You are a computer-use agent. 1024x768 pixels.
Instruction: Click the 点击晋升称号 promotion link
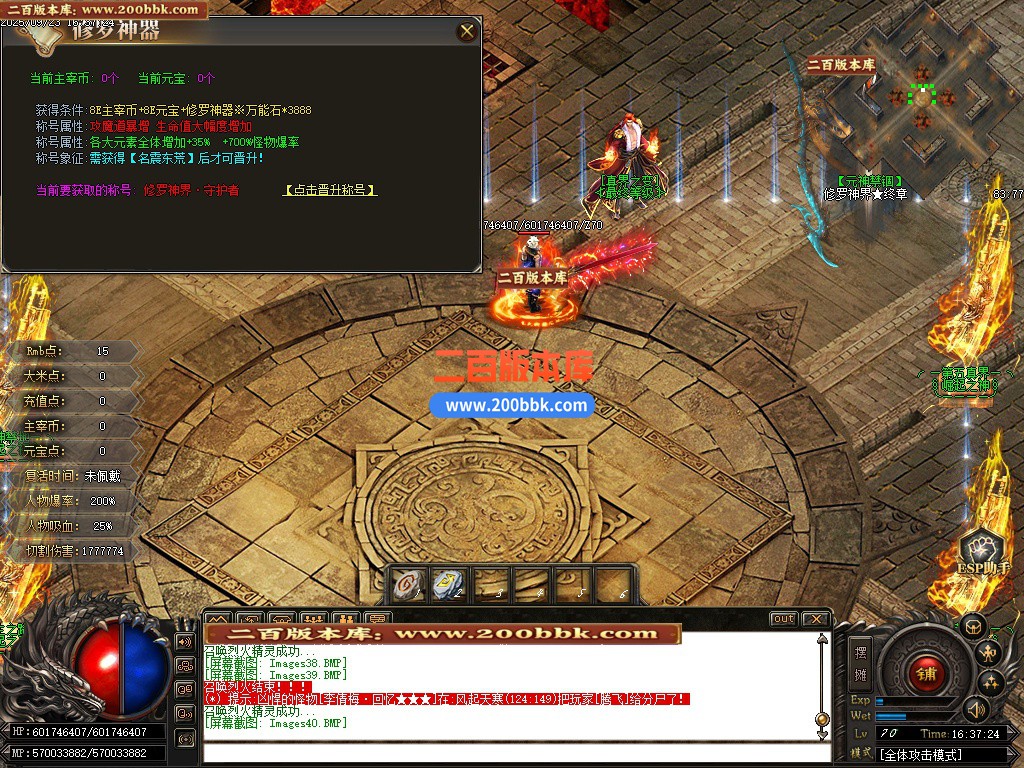click(330, 189)
